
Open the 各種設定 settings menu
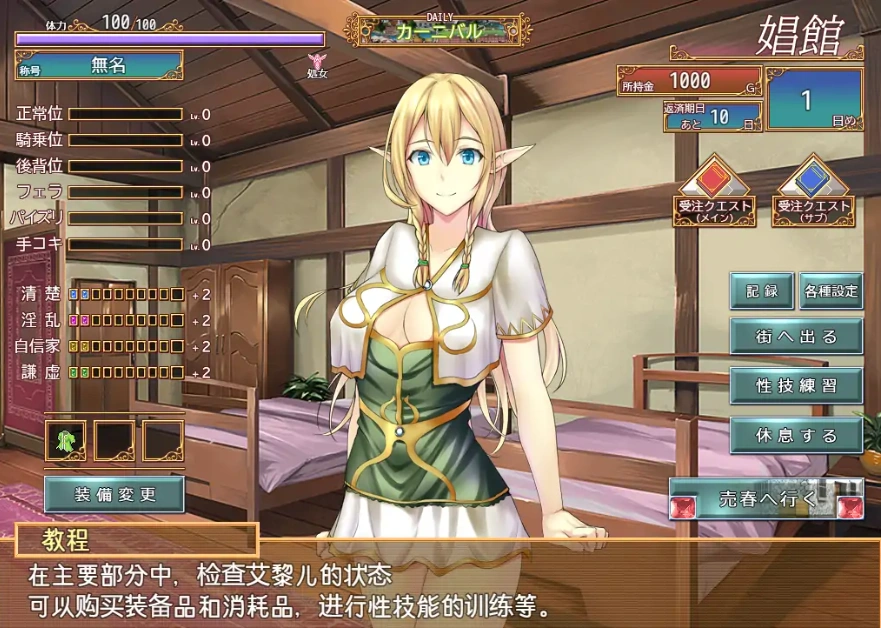[x=831, y=291]
